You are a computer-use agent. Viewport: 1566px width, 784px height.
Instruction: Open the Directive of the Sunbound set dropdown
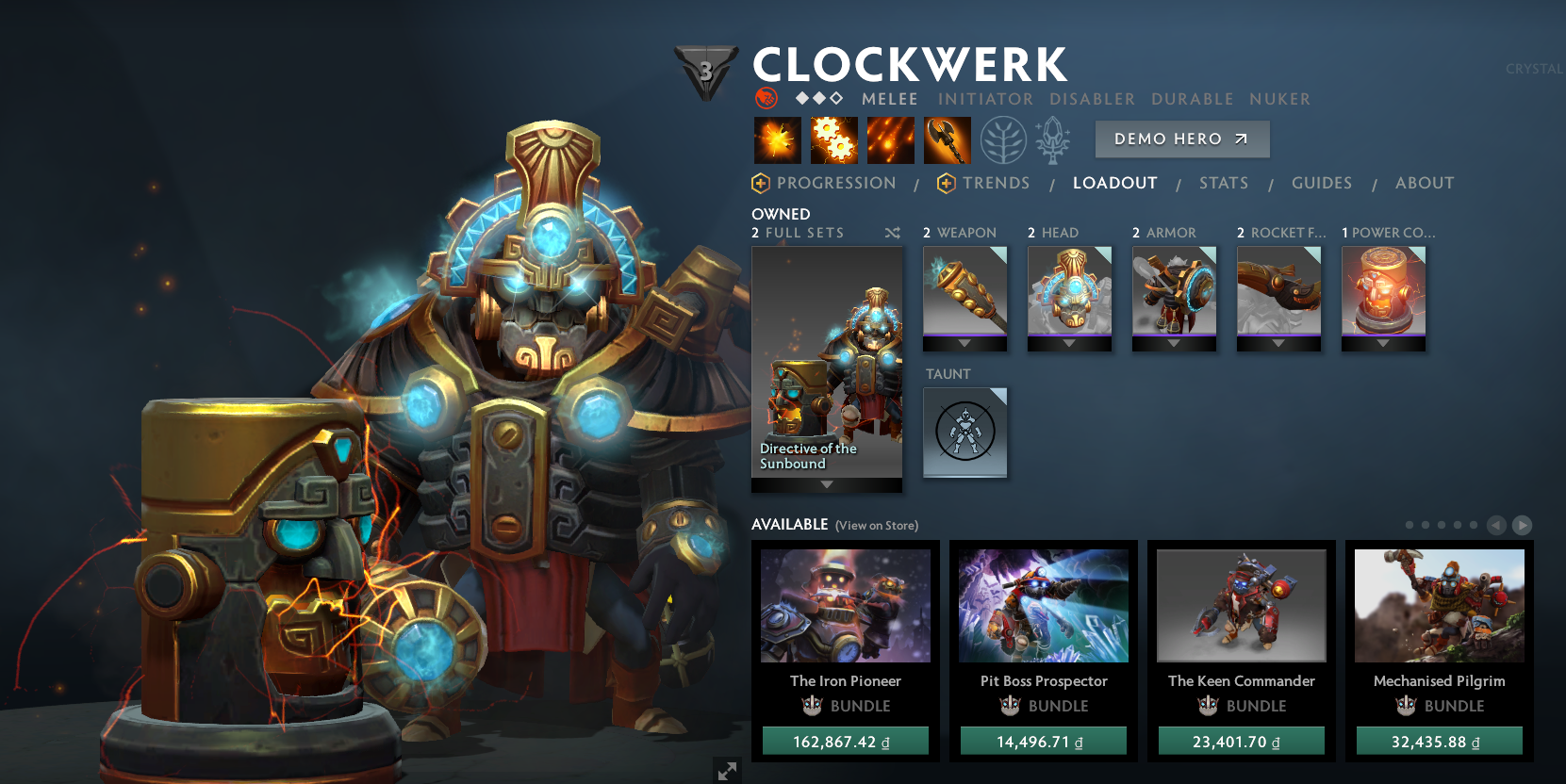click(x=827, y=484)
